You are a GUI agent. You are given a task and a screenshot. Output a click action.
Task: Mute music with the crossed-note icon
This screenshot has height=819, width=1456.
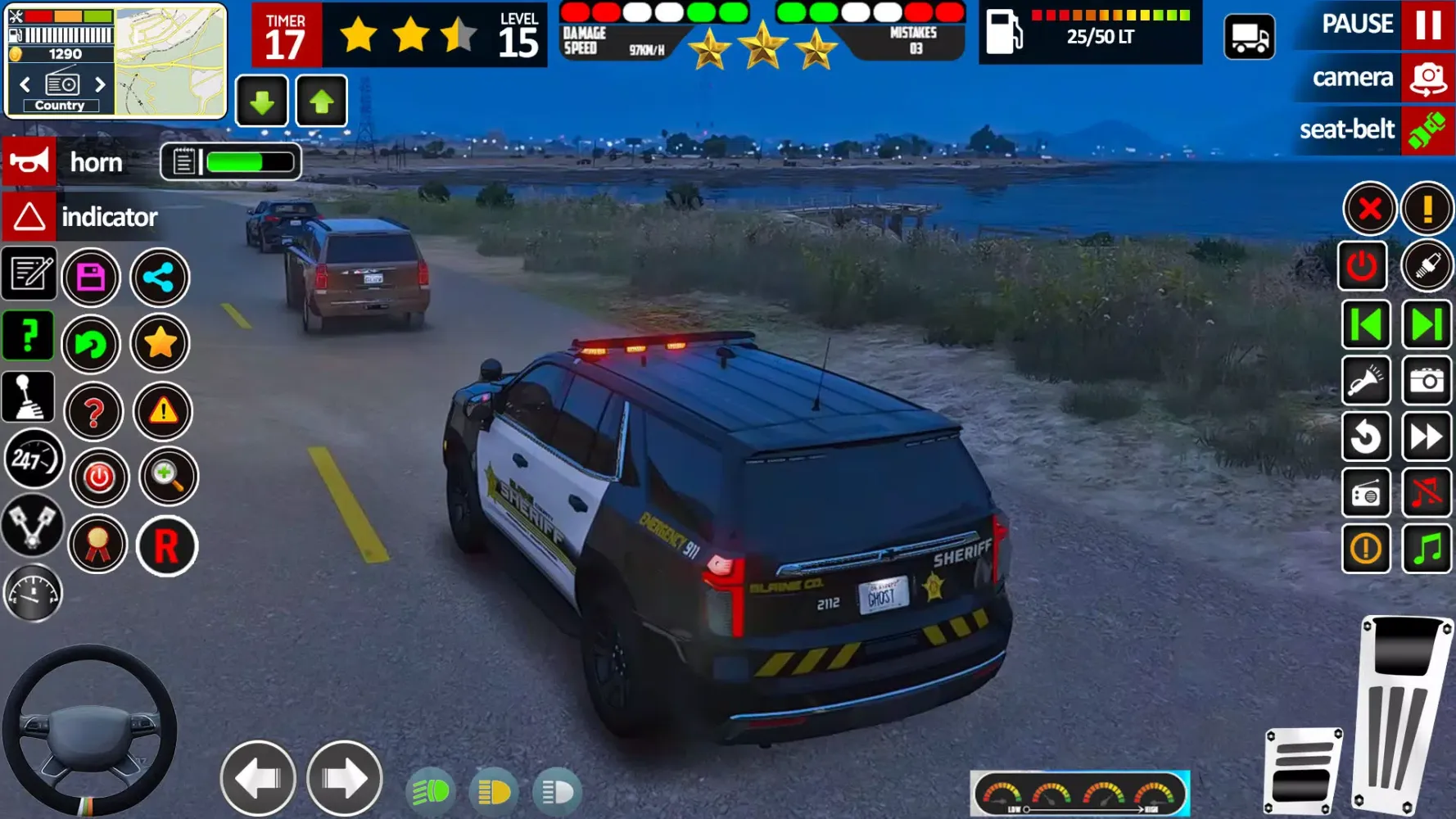1428,492
